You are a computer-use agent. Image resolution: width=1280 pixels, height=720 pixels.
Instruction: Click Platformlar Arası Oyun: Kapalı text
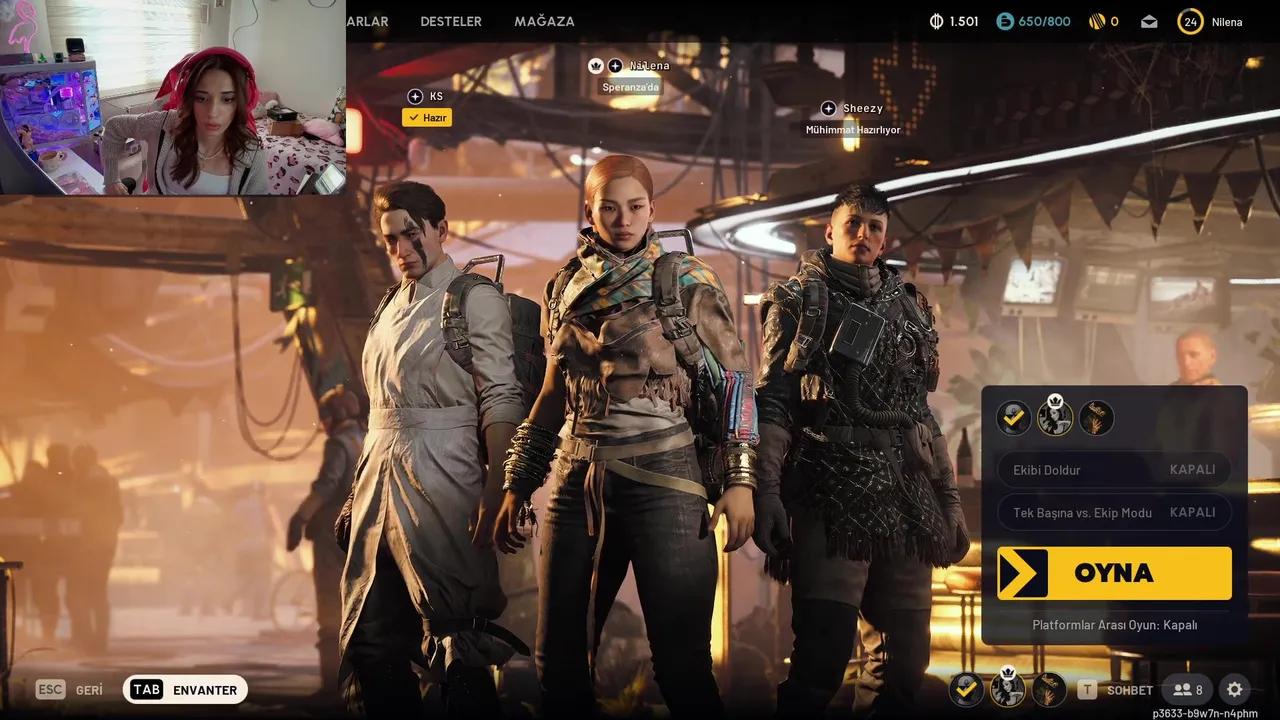1113,625
